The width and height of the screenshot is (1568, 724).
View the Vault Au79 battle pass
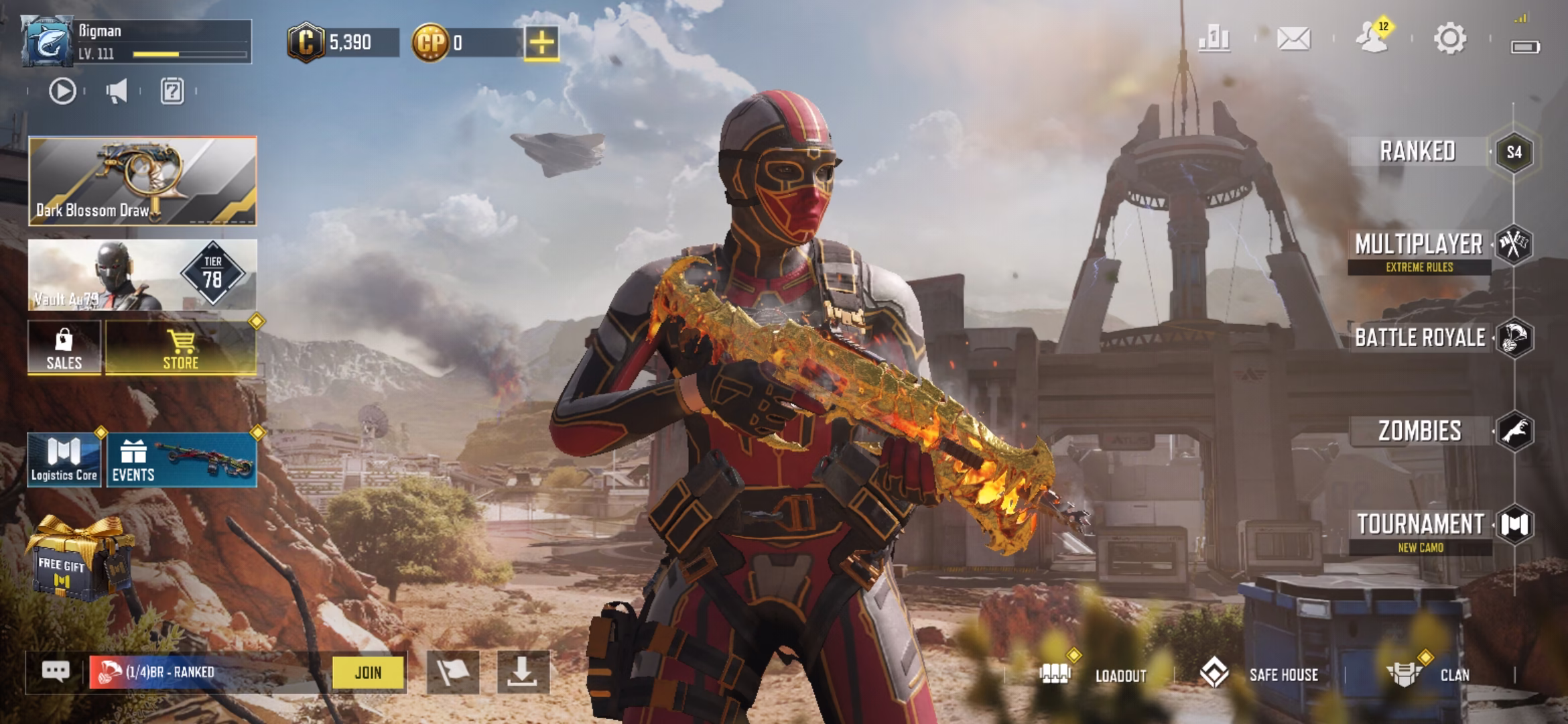[x=142, y=275]
